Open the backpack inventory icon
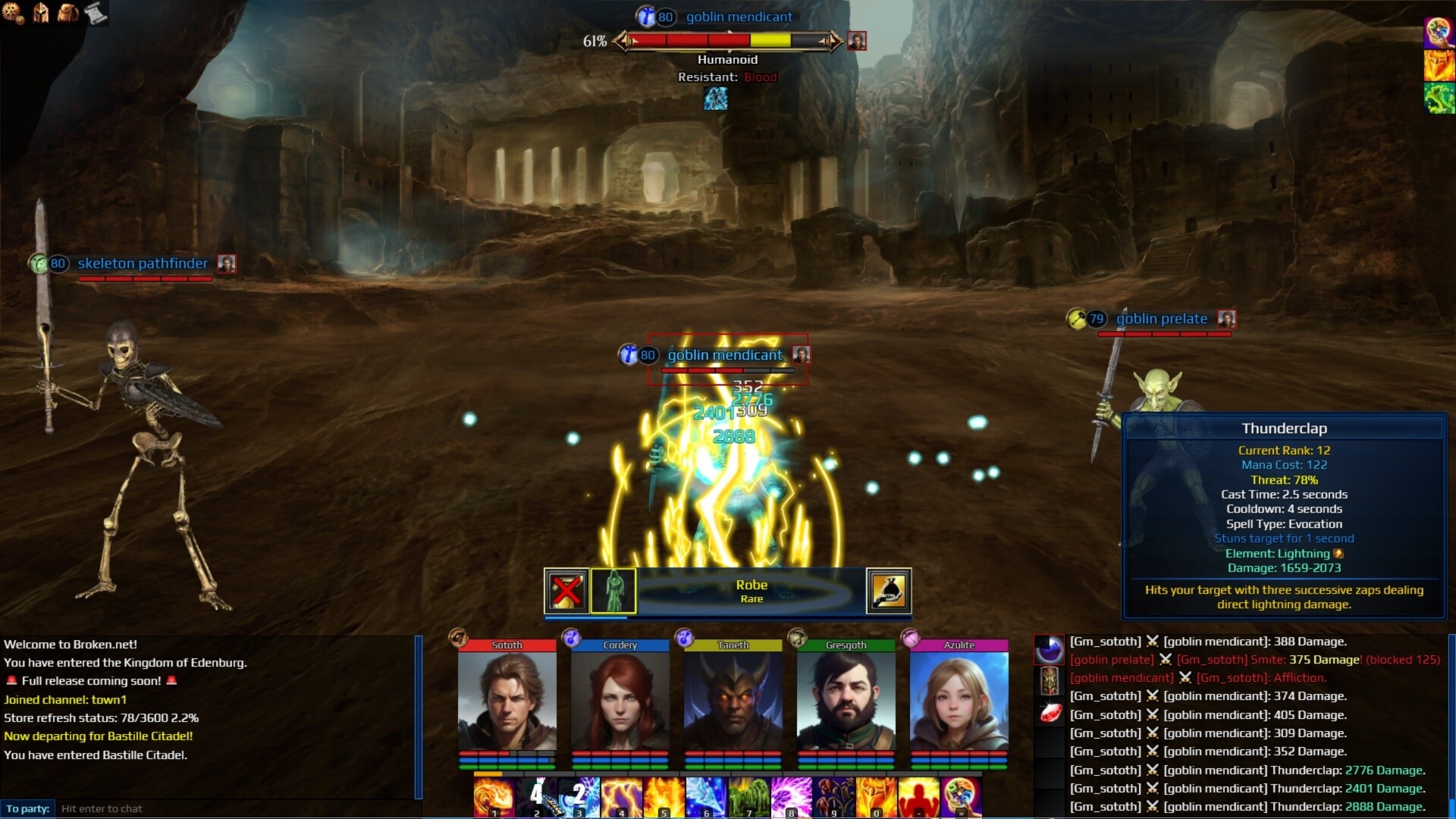This screenshot has height=819, width=1456. tap(68, 13)
